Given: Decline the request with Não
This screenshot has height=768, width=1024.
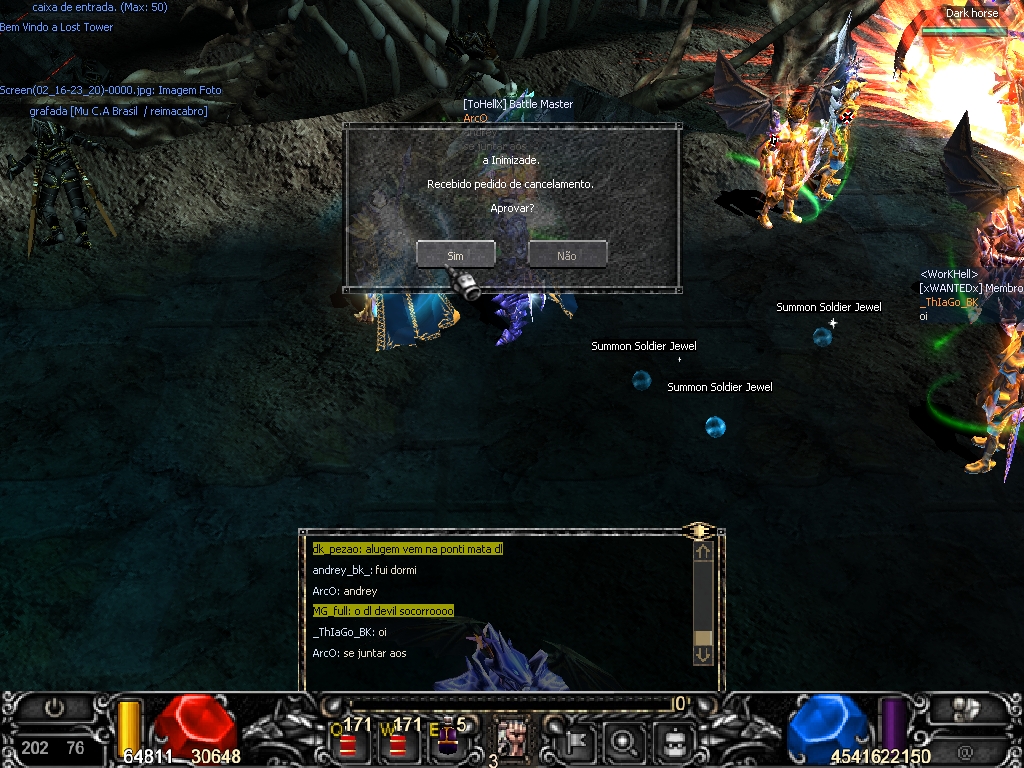Looking at the screenshot, I should point(567,255).
